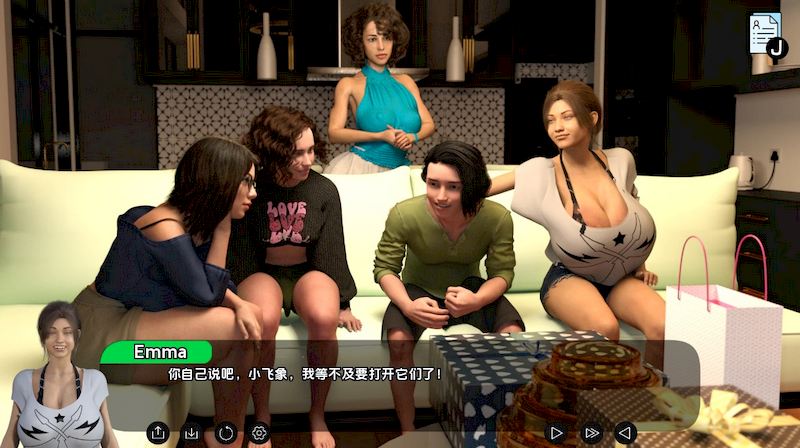The height and width of the screenshot is (448, 800).
Task: Go back with the left-pointing triangle button
Action: coord(625,433)
